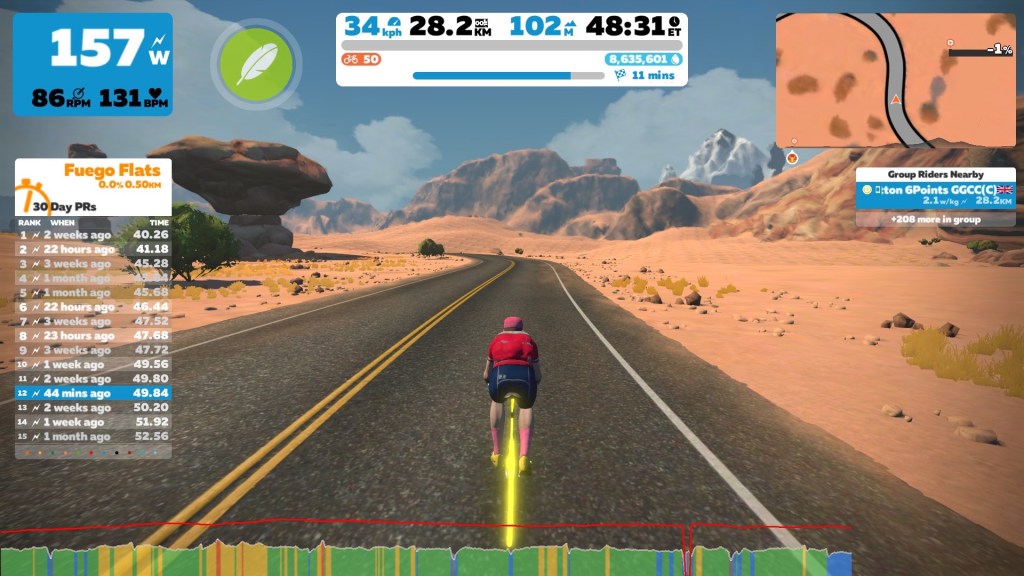Image resolution: width=1024 pixels, height=576 pixels.
Task: Select the highlighted 44 mins ago PR row
Action: click(93, 393)
